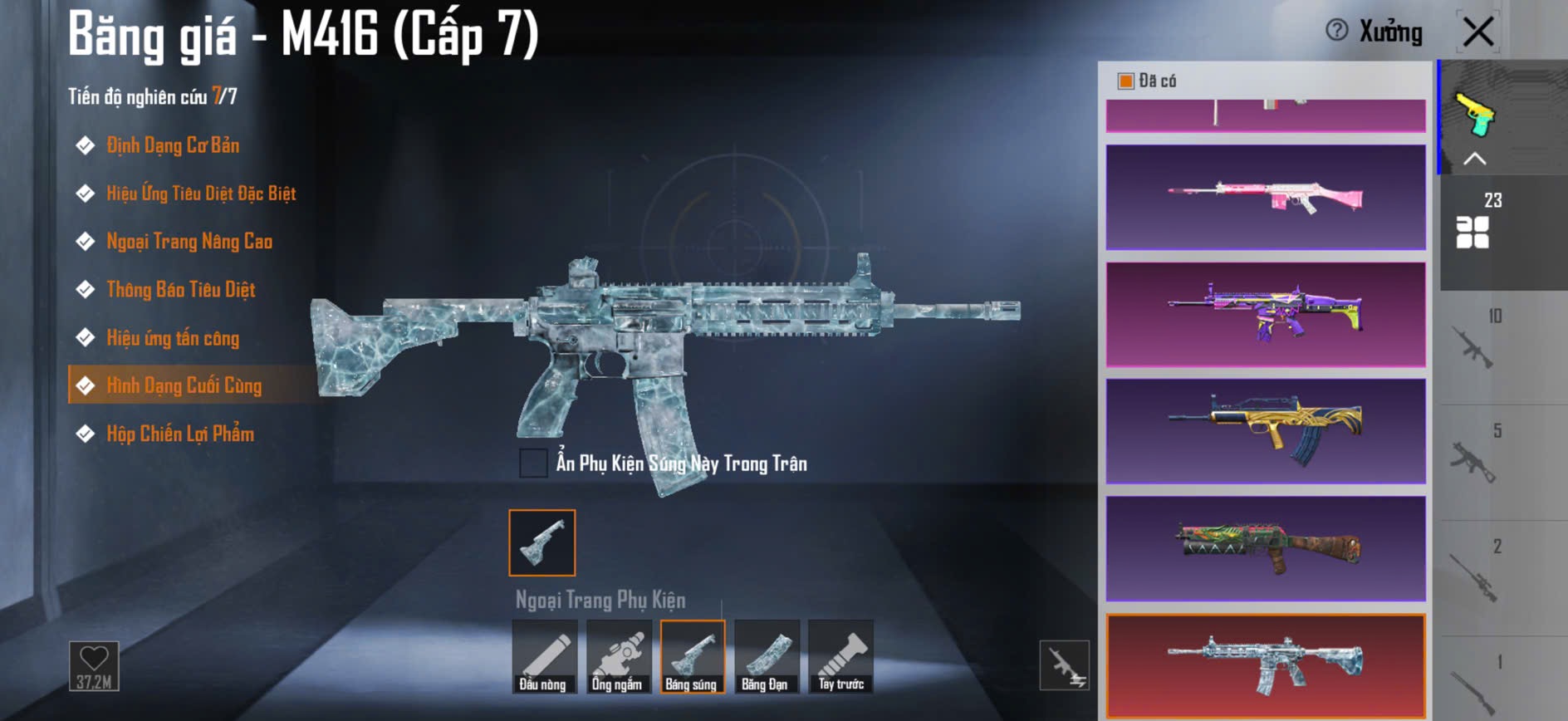Select the Băng Đạn attachment slot
The image size is (1568, 721).
[767, 657]
